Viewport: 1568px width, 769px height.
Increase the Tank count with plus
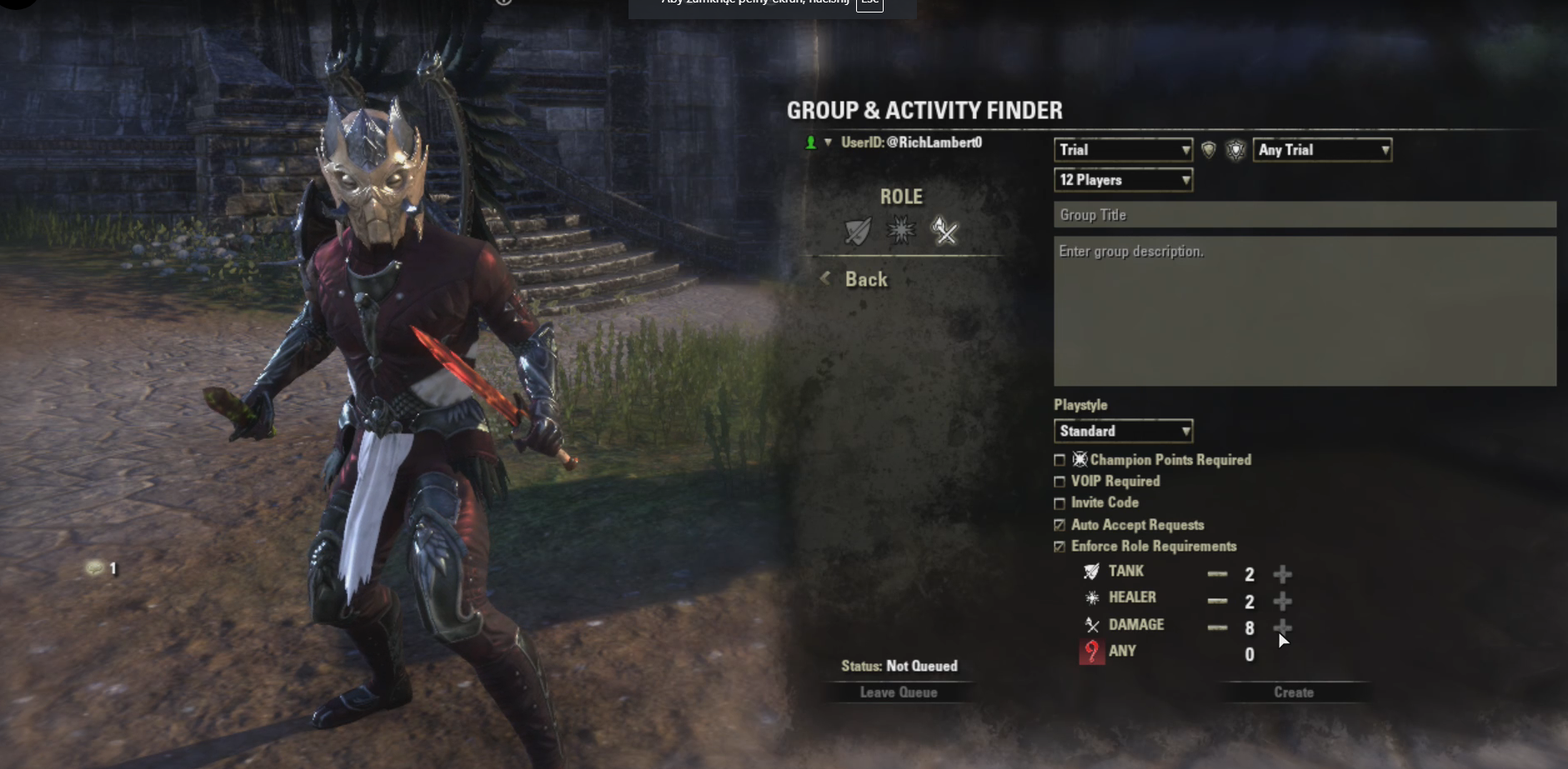click(1282, 574)
